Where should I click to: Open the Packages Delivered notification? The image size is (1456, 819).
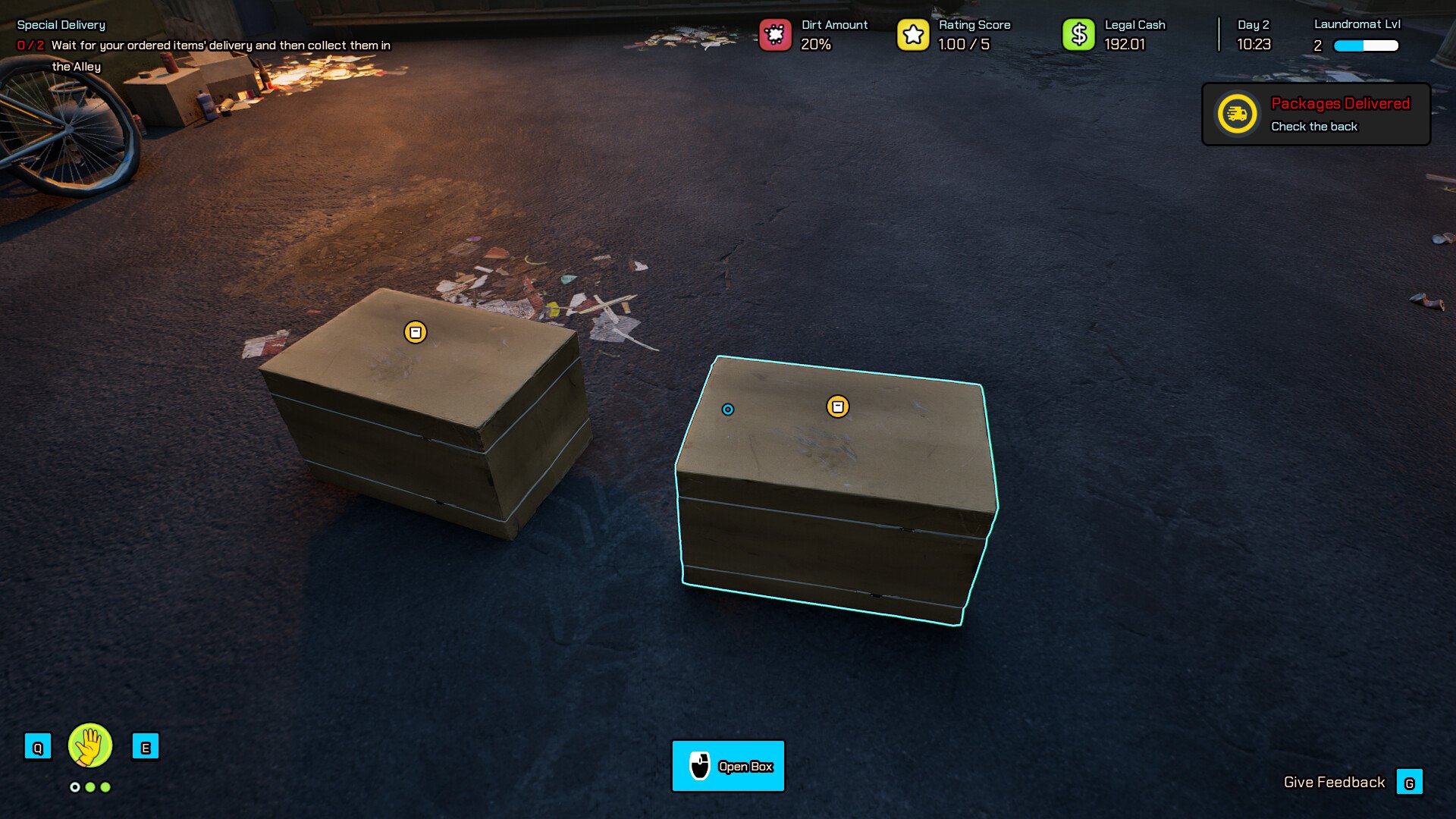[x=1316, y=115]
